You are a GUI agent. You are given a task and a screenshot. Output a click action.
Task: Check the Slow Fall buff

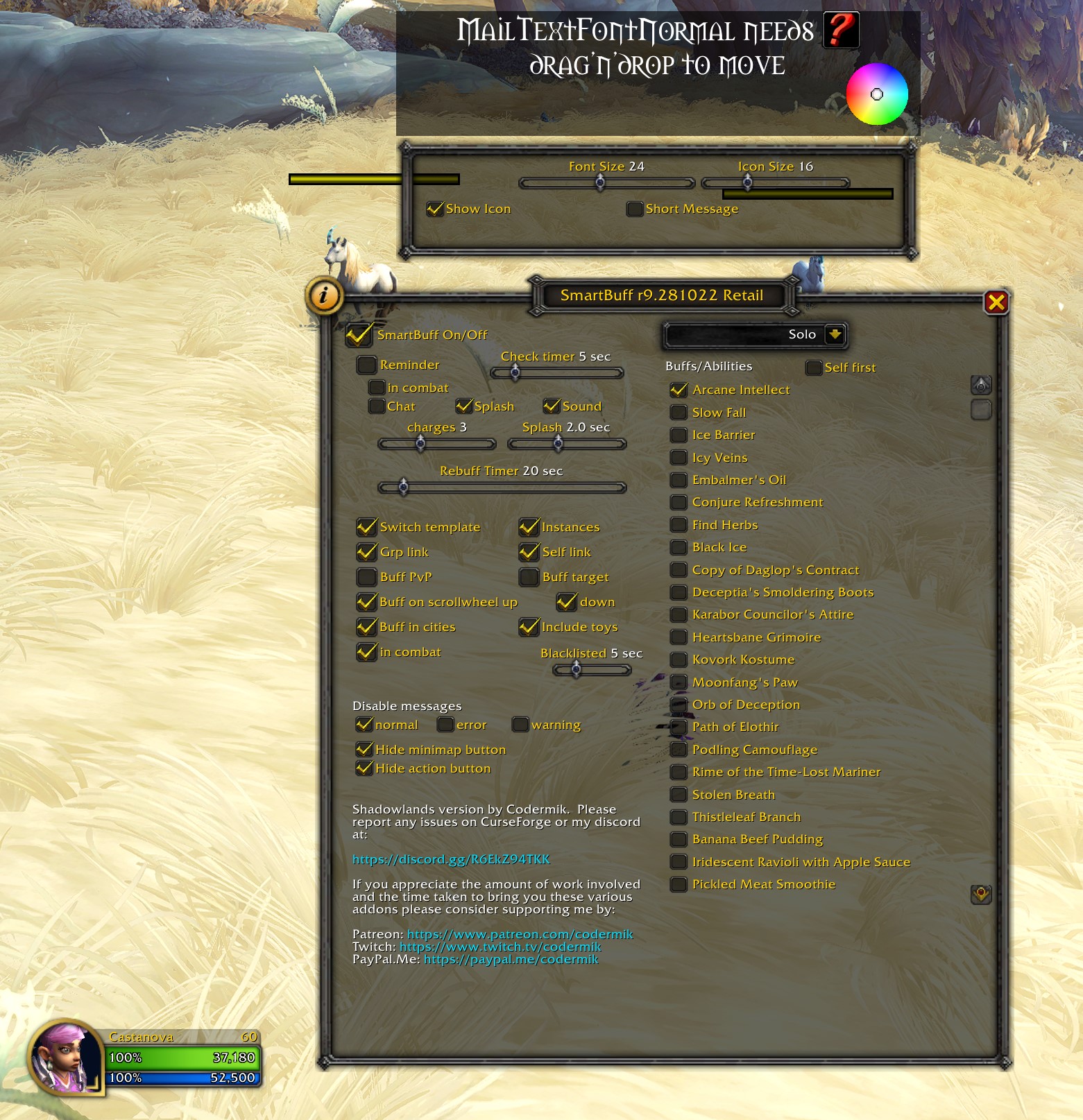tap(678, 412)
